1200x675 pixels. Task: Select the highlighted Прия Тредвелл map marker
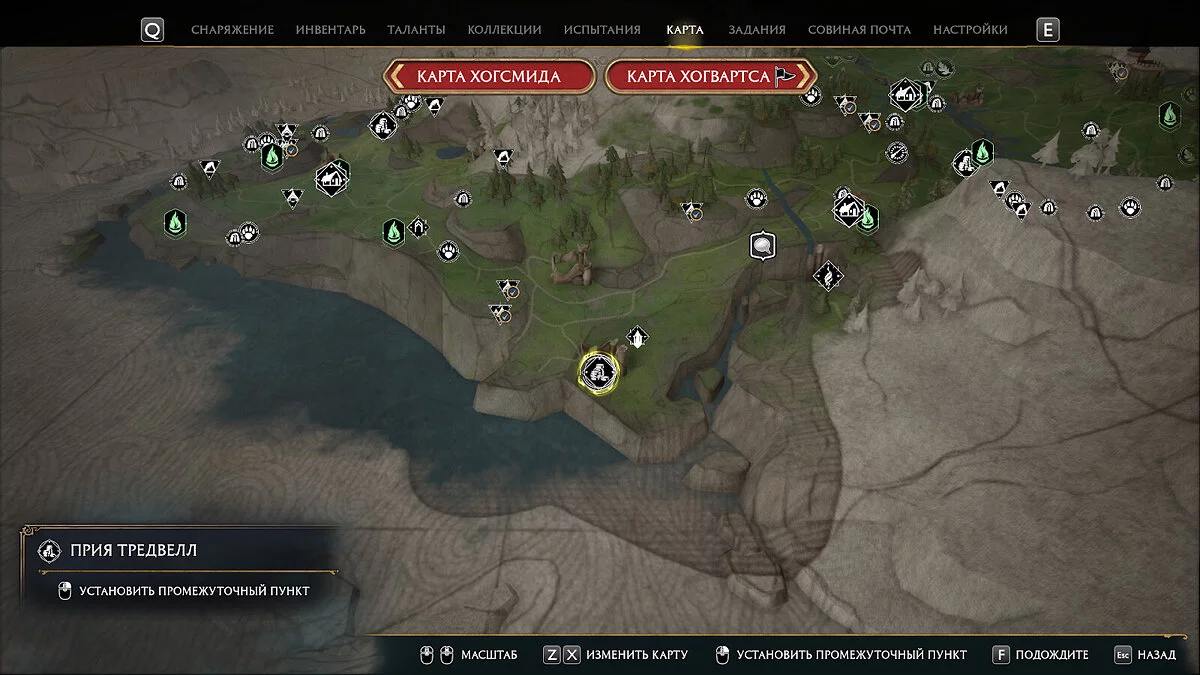[598, 371]
